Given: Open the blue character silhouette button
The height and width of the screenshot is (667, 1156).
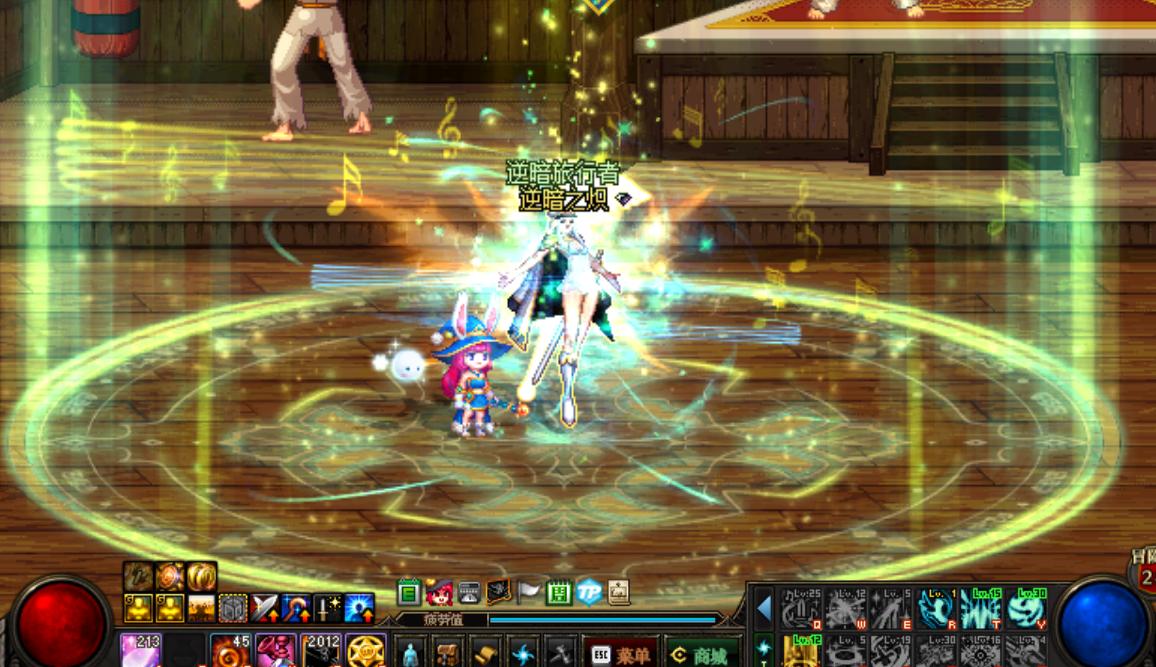Looking at the screenshot, I should [x=410, y=654].
